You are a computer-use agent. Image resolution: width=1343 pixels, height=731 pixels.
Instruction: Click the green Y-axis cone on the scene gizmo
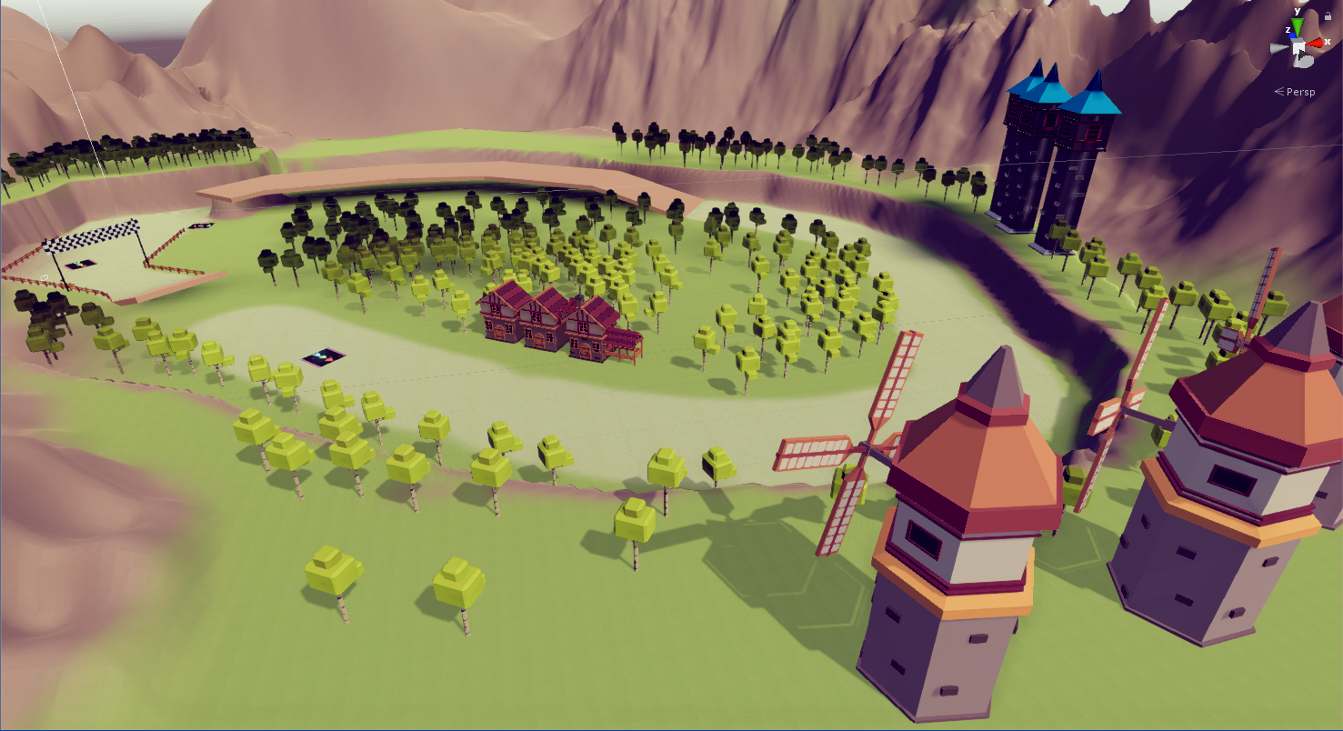(1298, 23)
